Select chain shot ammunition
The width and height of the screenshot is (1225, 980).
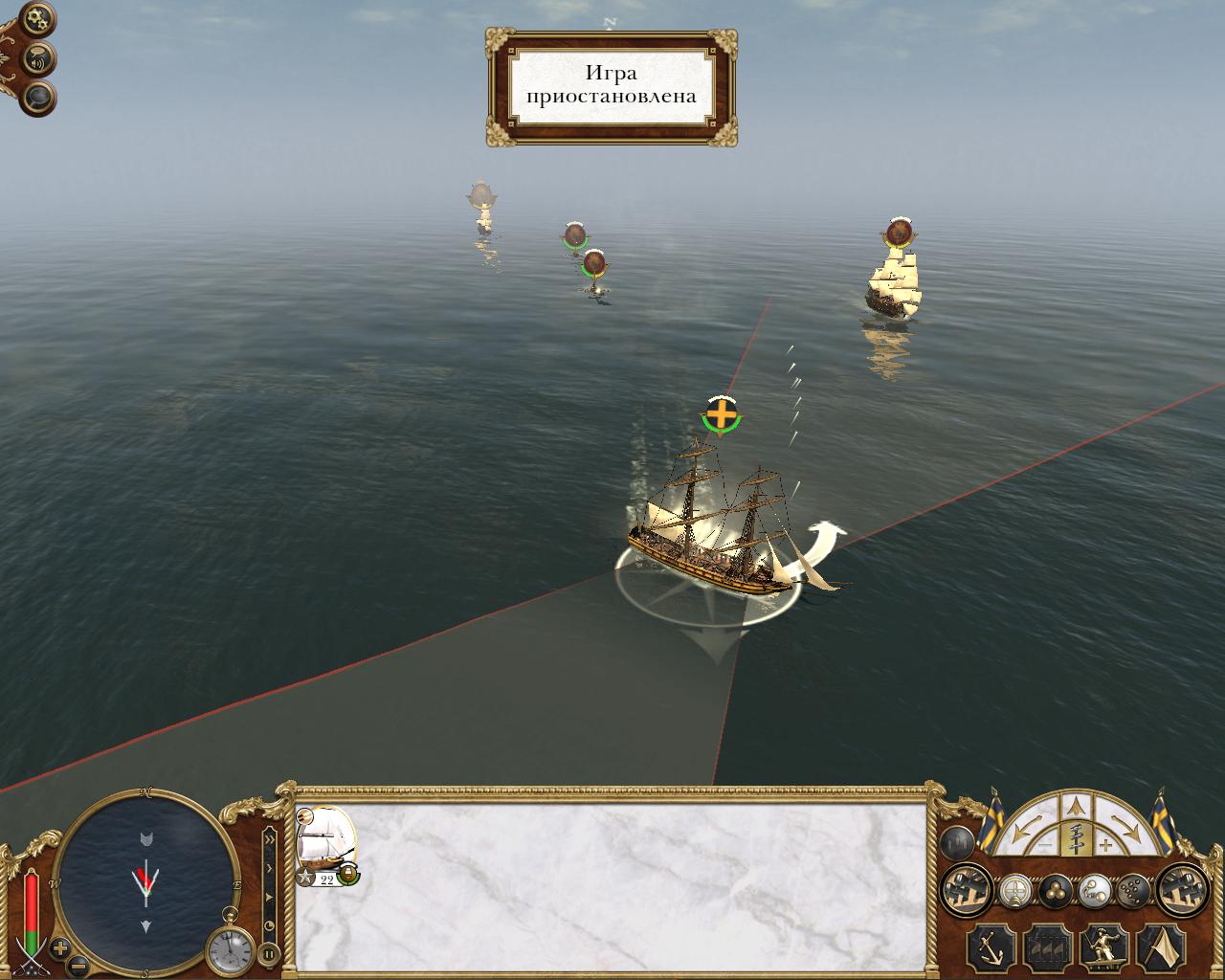[1094, 891]
